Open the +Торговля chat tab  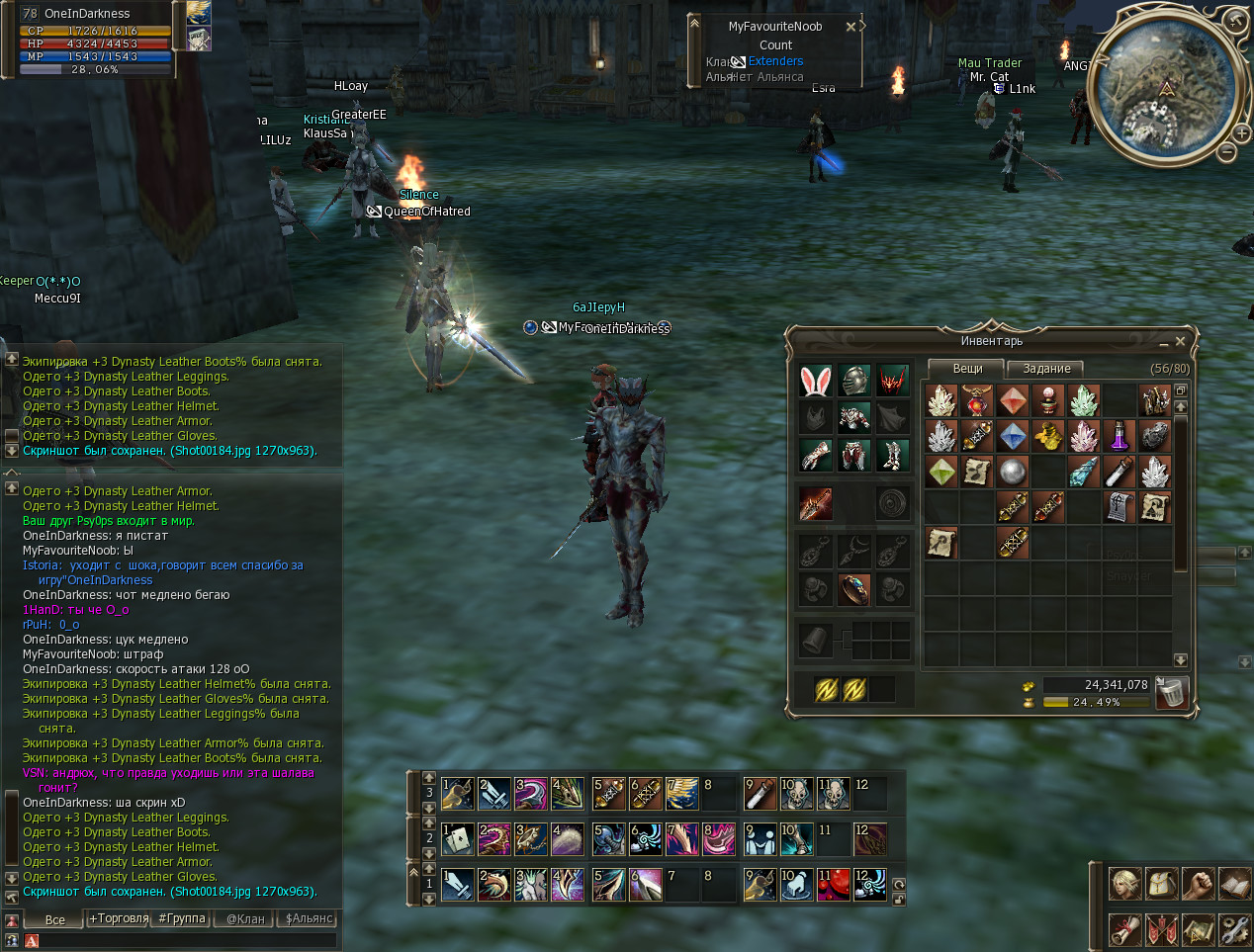point(119,918)
